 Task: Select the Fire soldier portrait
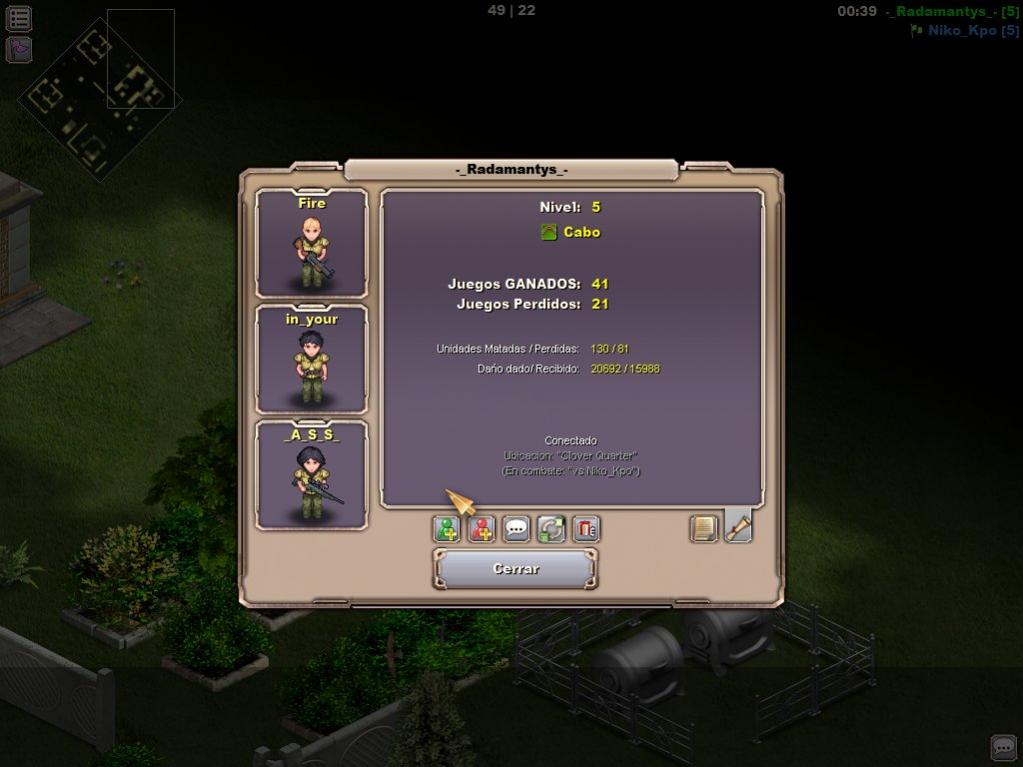point(312,243)
